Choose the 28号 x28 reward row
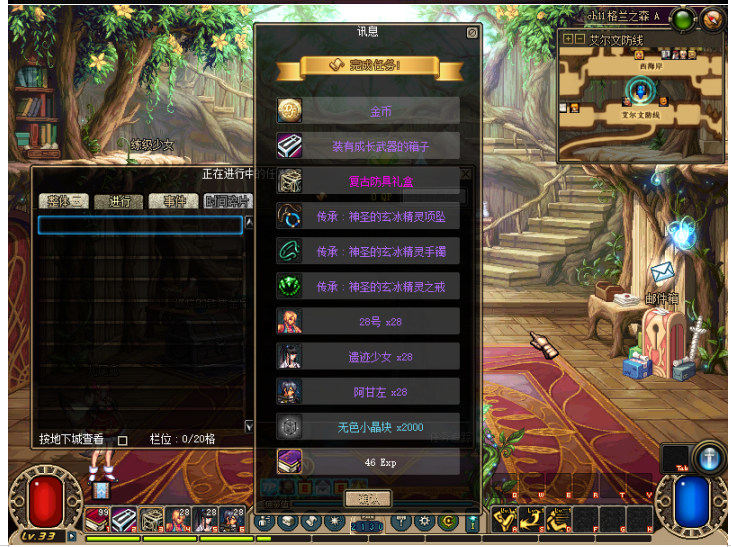This screenshot has height=547, width=731. (x=368, y=321)
